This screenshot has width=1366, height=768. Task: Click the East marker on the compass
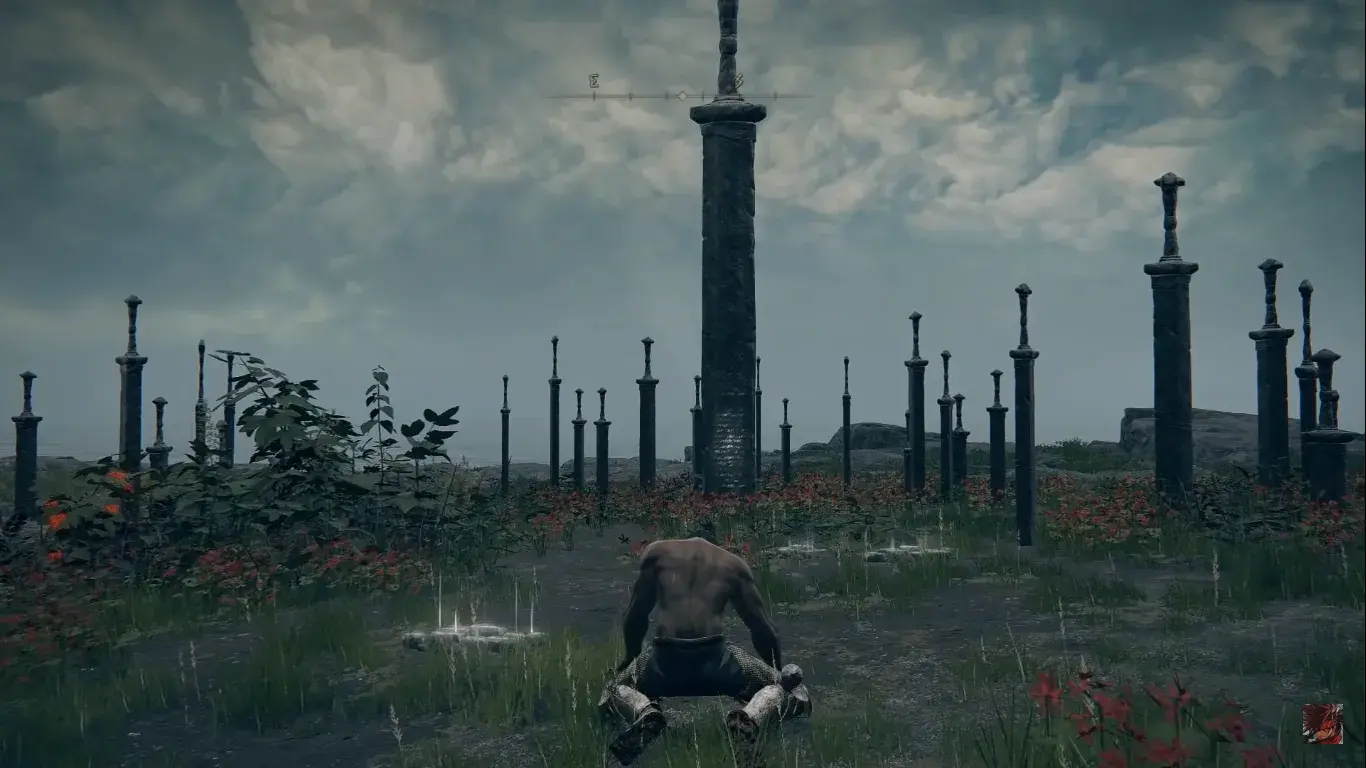593,81
